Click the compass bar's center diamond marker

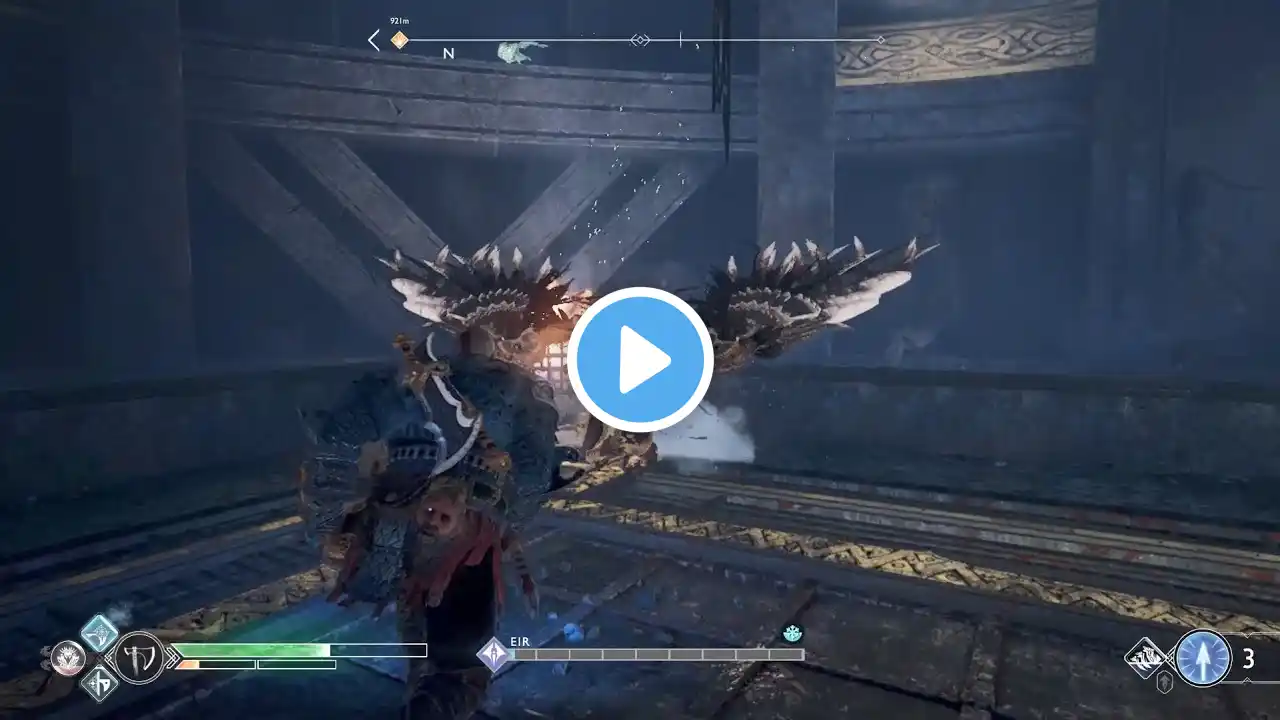[640, 40]
